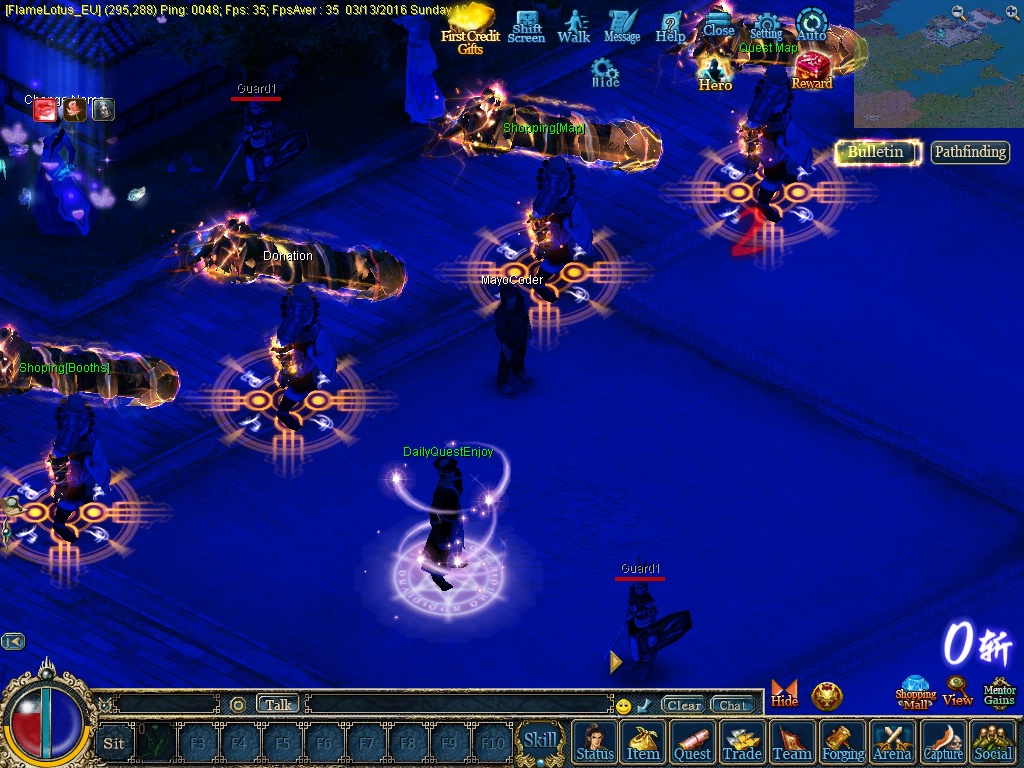Open the Message scroll icon
The width and height of the screenshot is (1024, 768).
622,26
